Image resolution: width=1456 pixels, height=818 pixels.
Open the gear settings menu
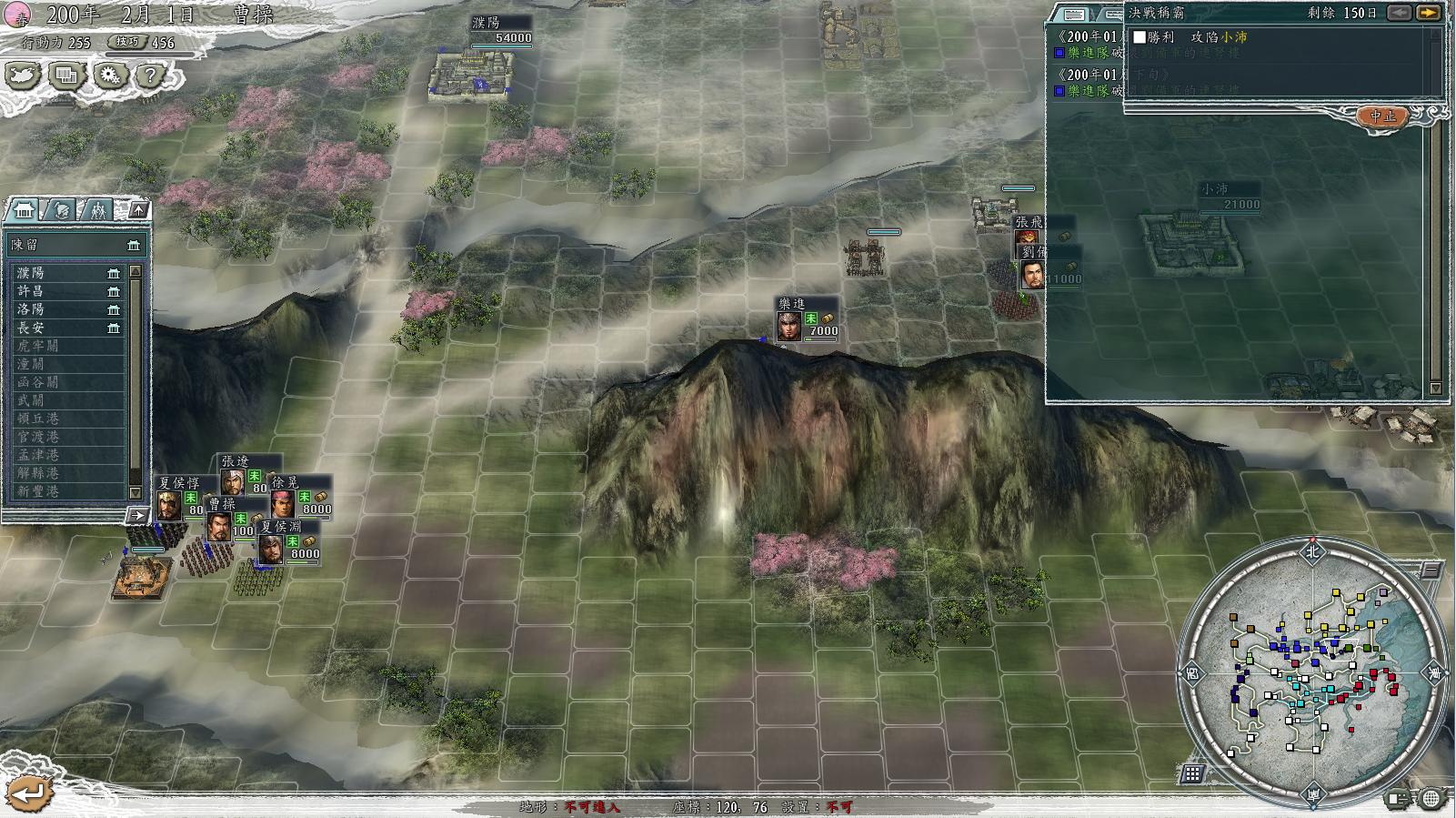[108, 76]
